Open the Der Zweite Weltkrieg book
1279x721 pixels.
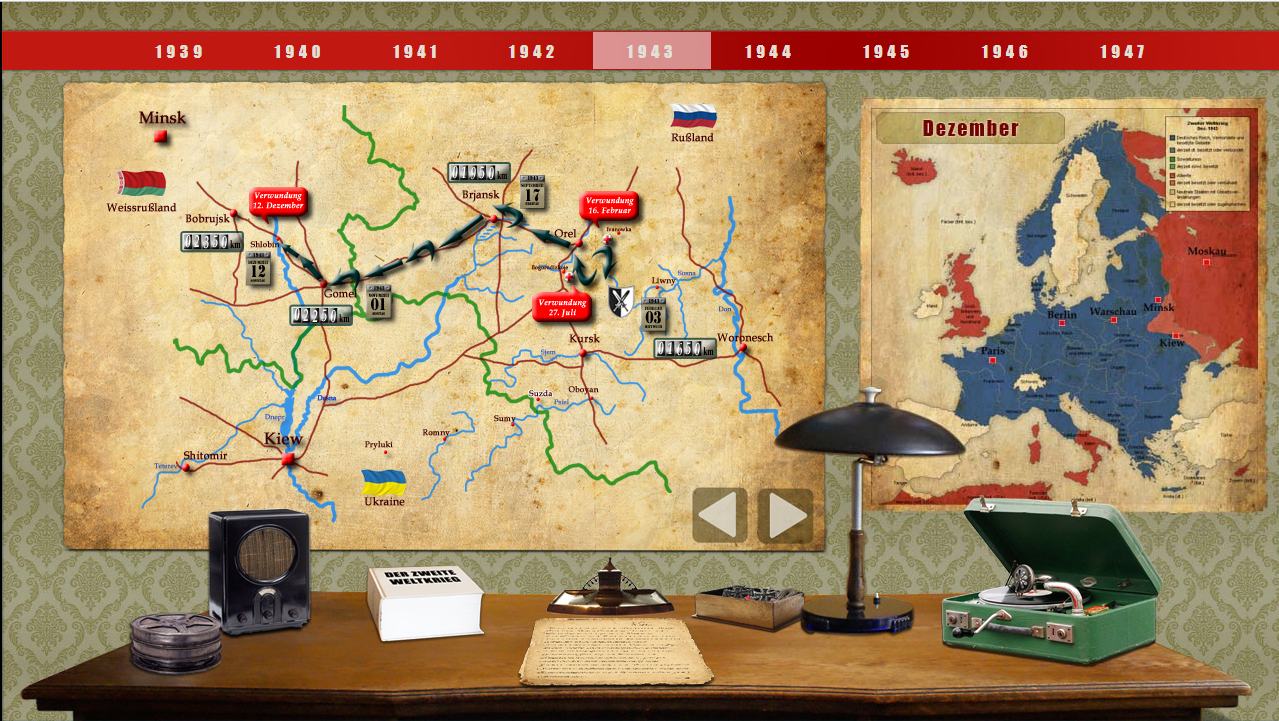coord(425,602)
